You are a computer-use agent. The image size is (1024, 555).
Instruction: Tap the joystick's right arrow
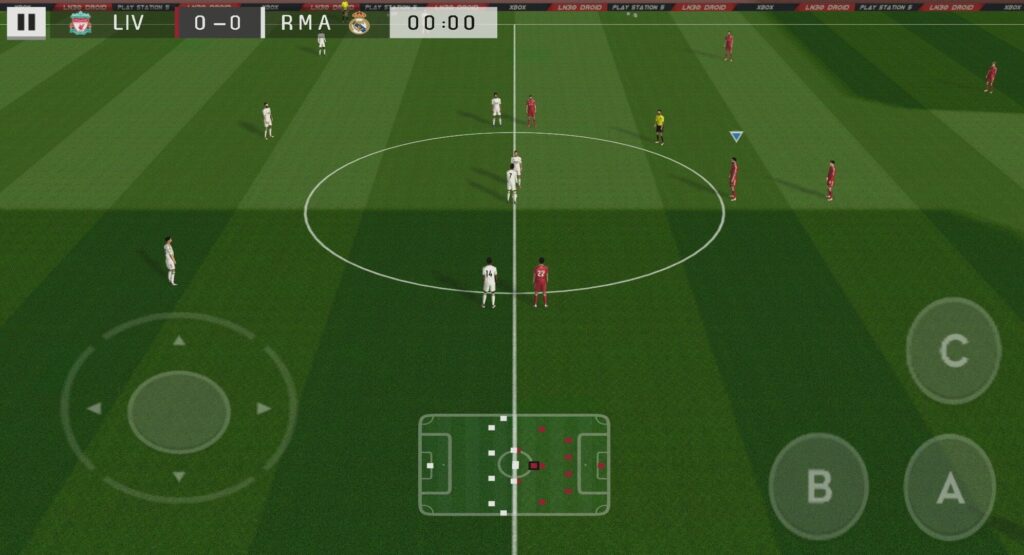(264, 409)
